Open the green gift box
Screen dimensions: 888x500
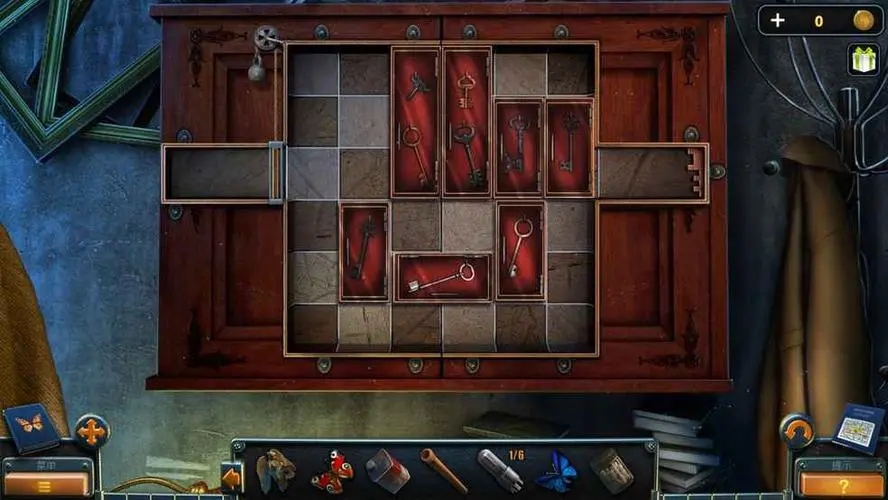point(861,59)
